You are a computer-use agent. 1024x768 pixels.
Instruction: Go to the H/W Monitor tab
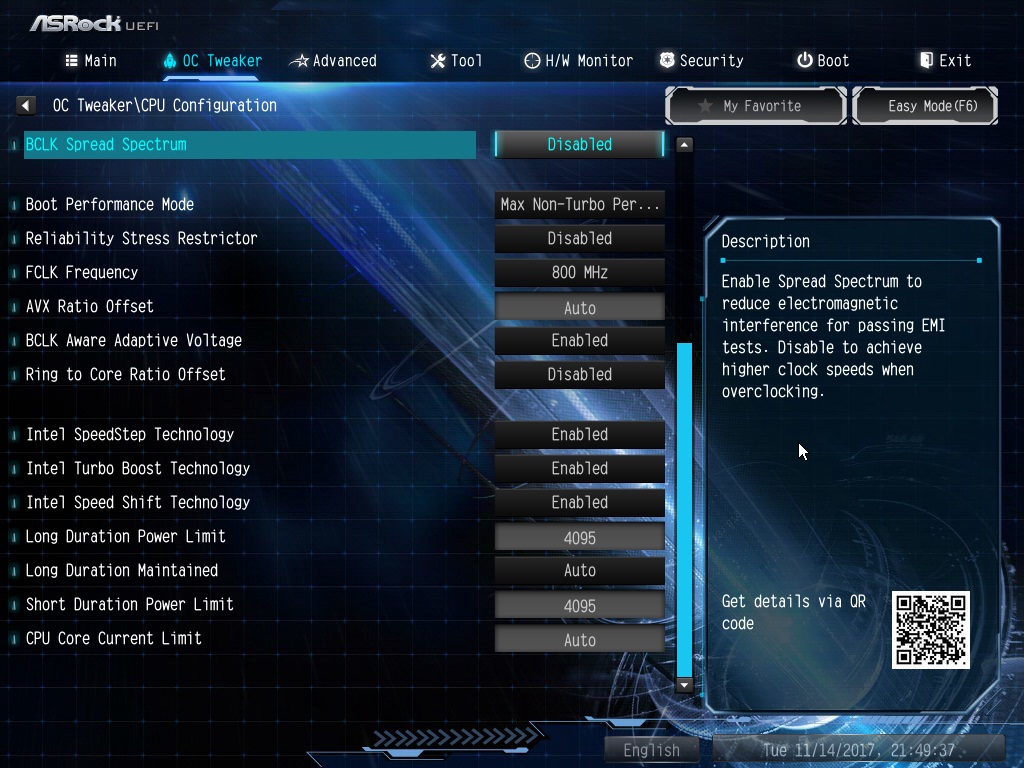click(x=579, y=61)
